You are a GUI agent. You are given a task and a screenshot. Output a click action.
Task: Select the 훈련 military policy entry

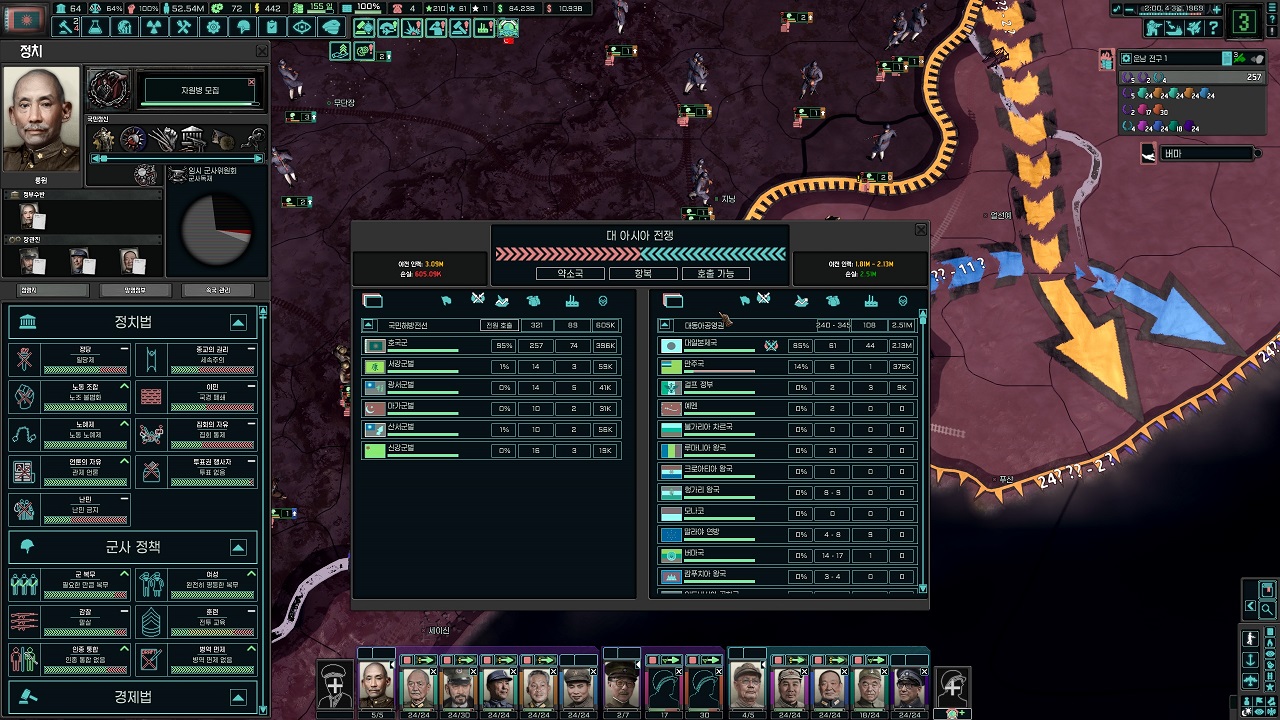196,621
